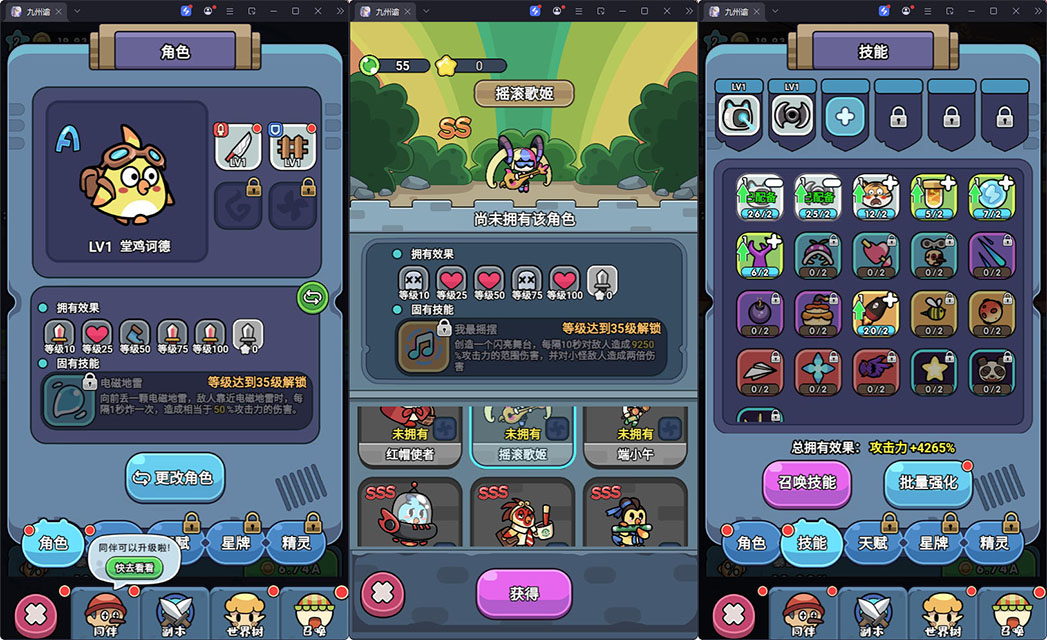Select the equipped LV1 speaker skill slot

[x=792, y=116]
